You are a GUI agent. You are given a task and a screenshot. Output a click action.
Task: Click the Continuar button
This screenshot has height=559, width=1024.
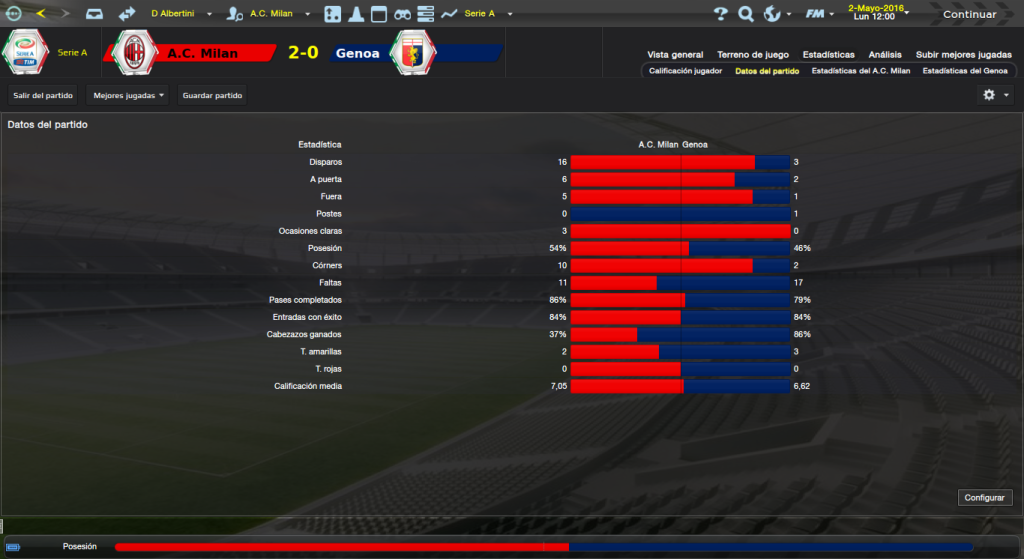coord(969,14)
